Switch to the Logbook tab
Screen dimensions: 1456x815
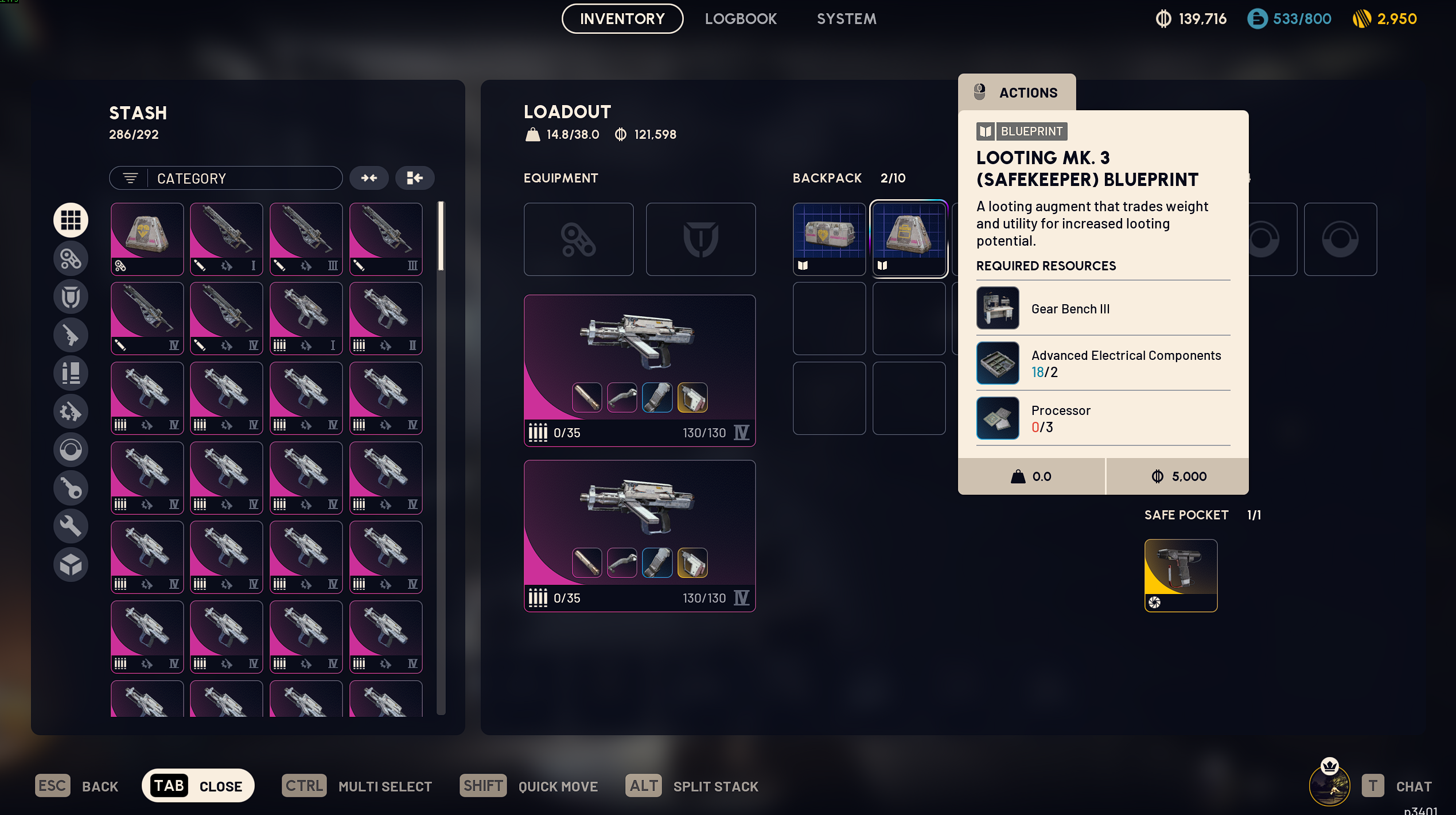pyautogui.click(x=741, y=19)
